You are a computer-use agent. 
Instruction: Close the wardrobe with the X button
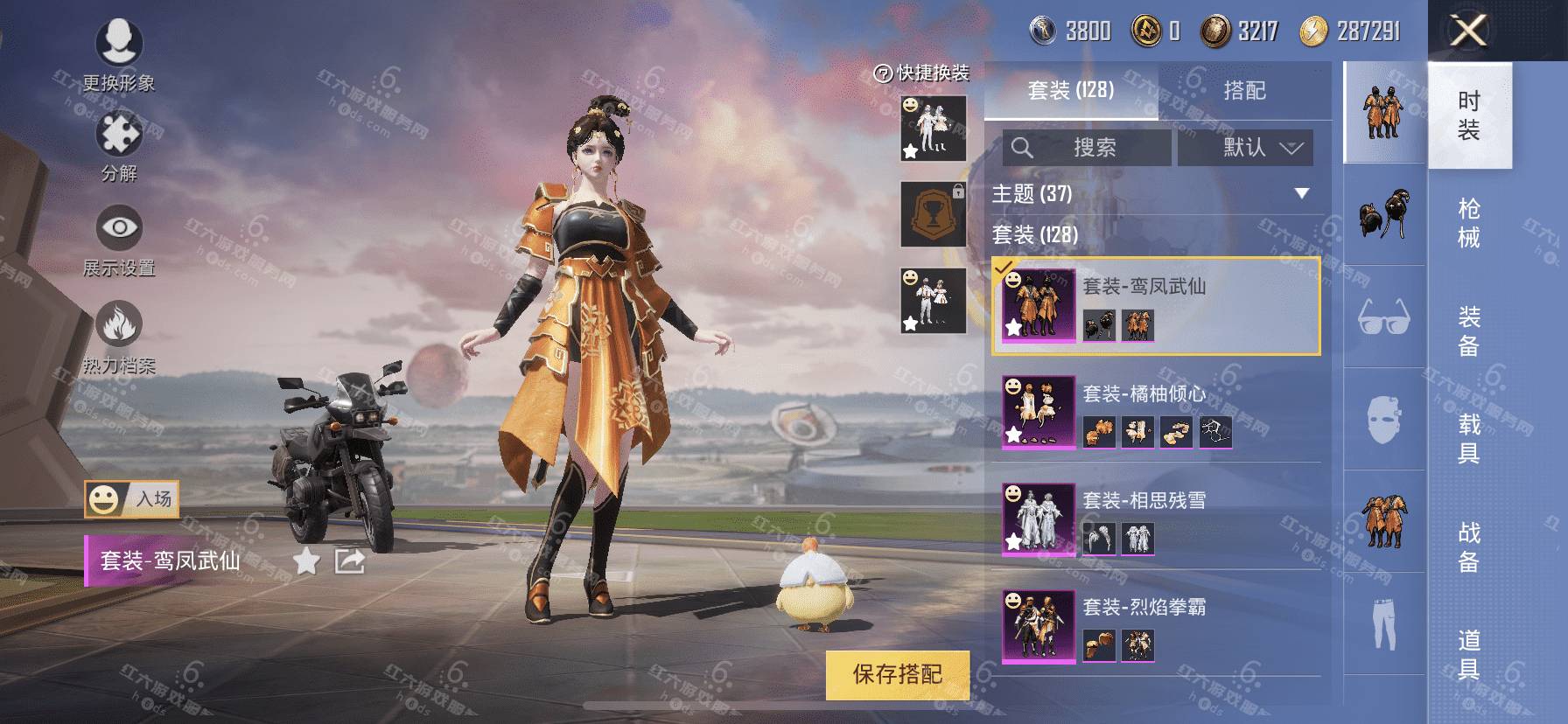[x=1468, y=31]
